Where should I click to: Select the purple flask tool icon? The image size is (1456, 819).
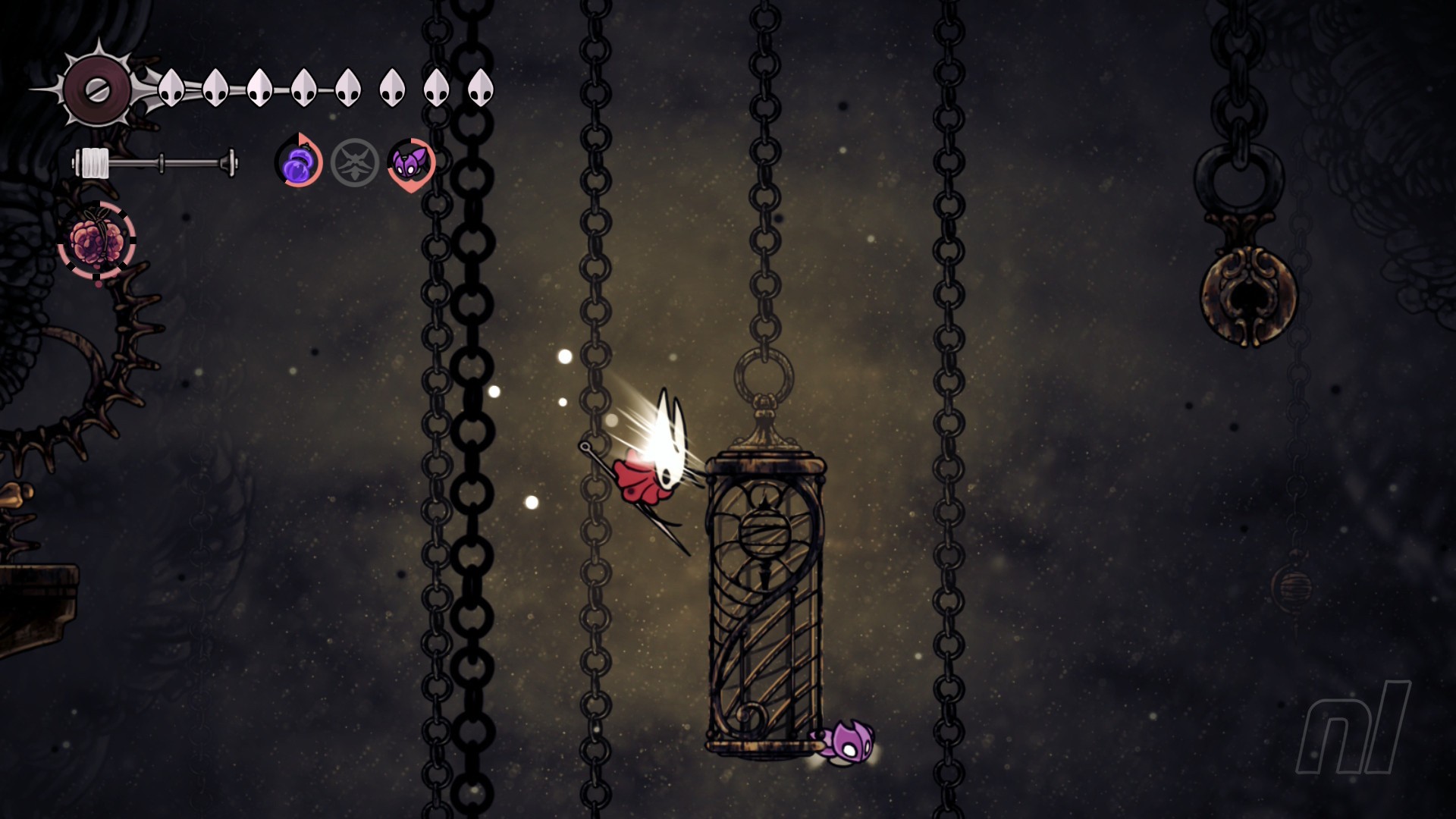pos(298,163)
